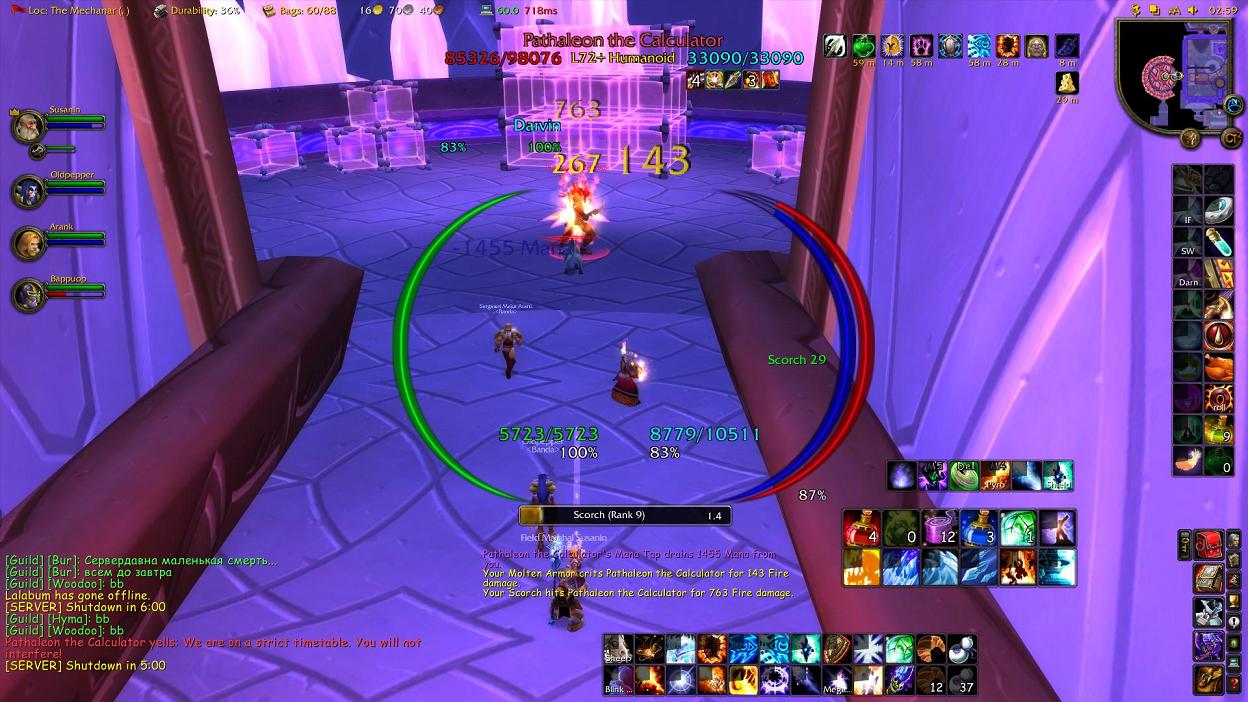Cast the IF teleport spell
The height and width of the screenshot is (702, 1248).
coord(1188,212)
